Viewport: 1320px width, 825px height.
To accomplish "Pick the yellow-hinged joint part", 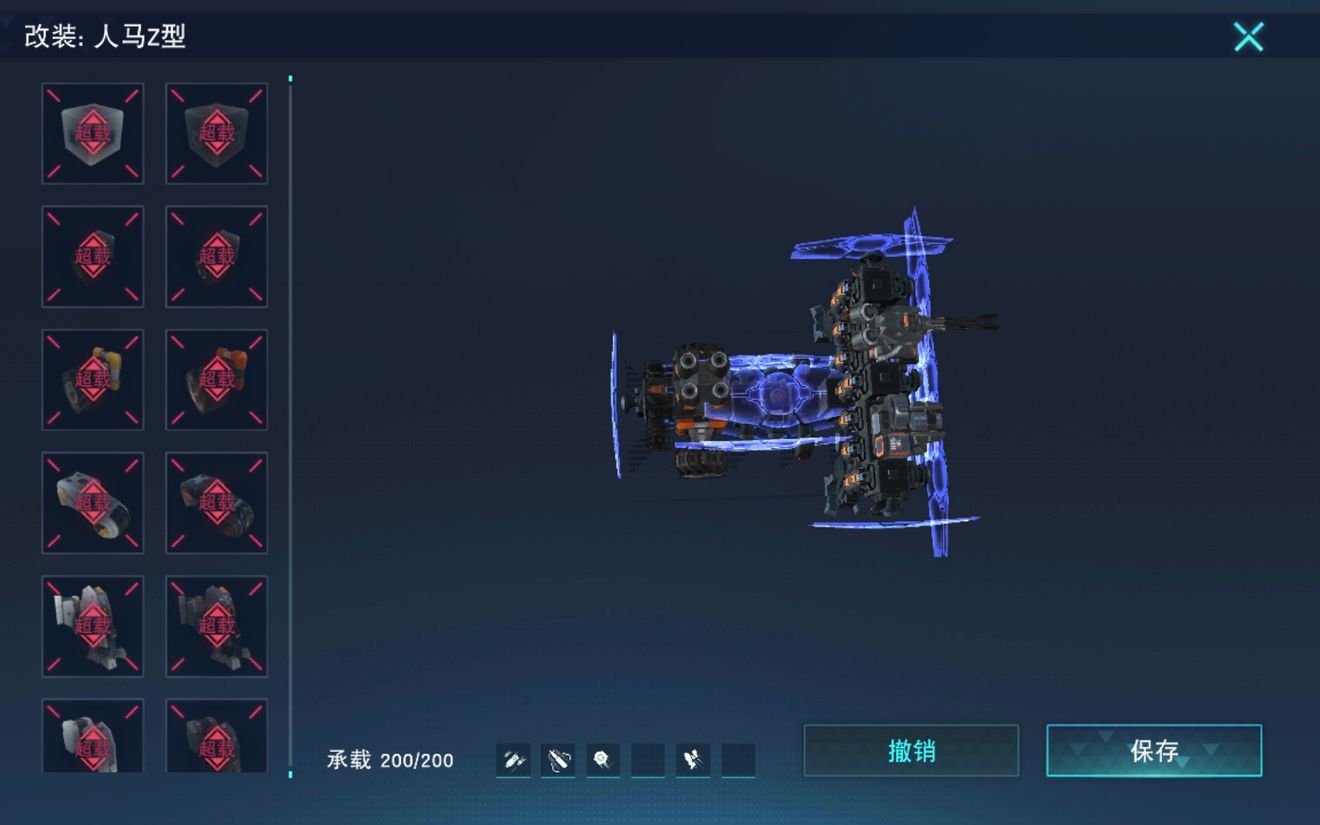I will pyautogui.click(x=93, y=380).
